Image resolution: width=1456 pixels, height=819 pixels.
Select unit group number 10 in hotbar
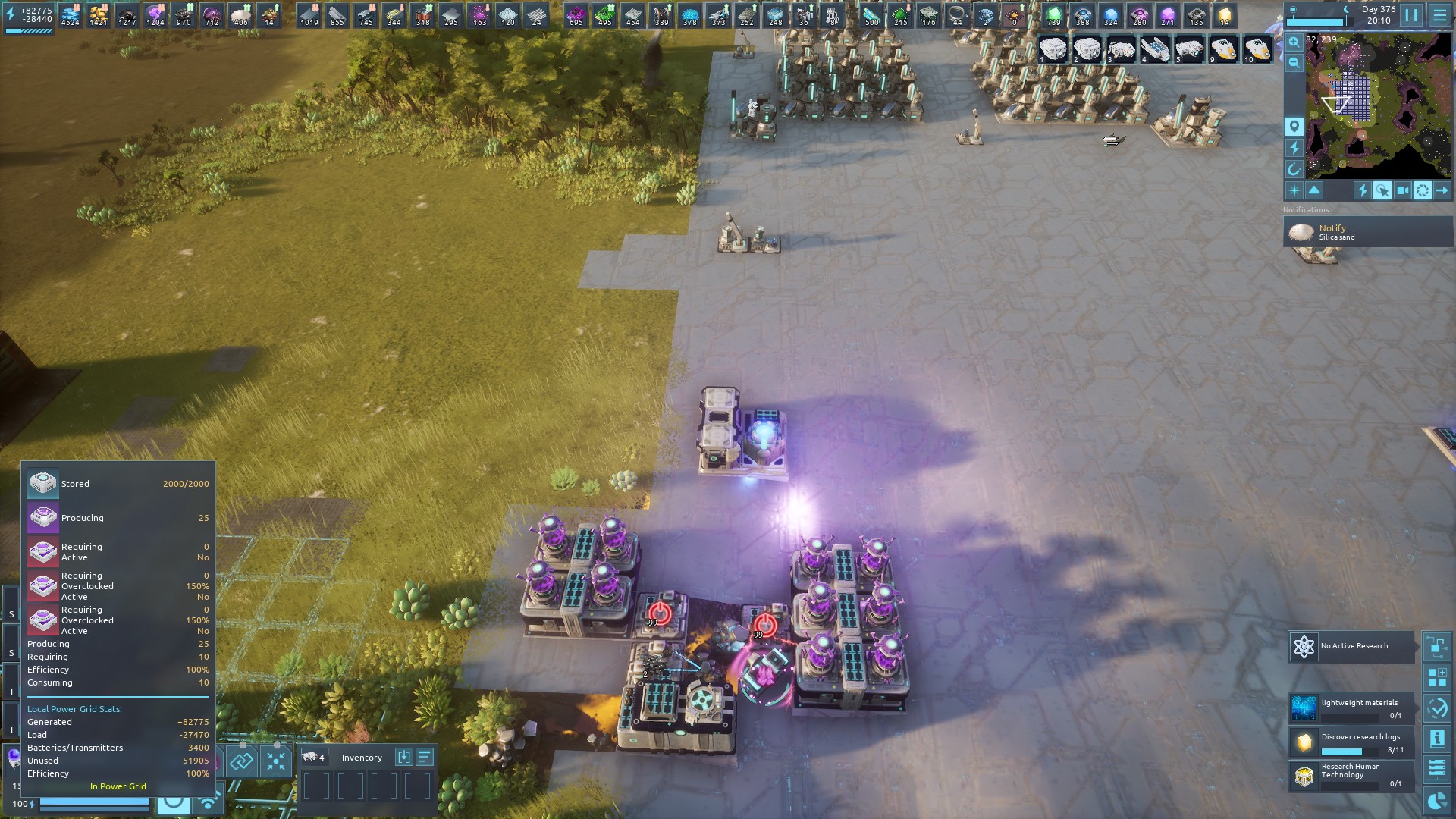pyautogui.click(x=1257, y=50)
